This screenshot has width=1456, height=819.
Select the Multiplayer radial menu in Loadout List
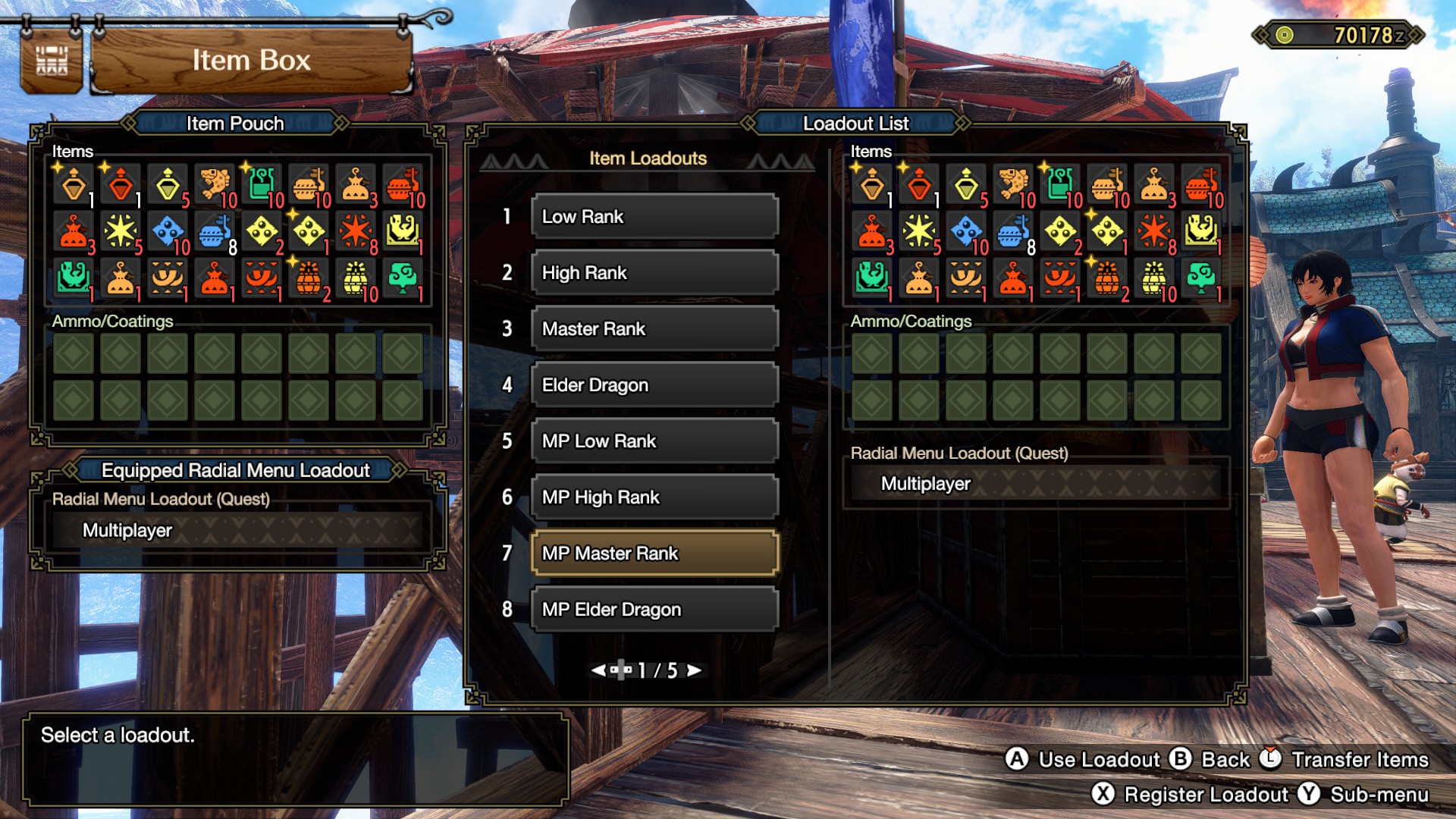1036,484
